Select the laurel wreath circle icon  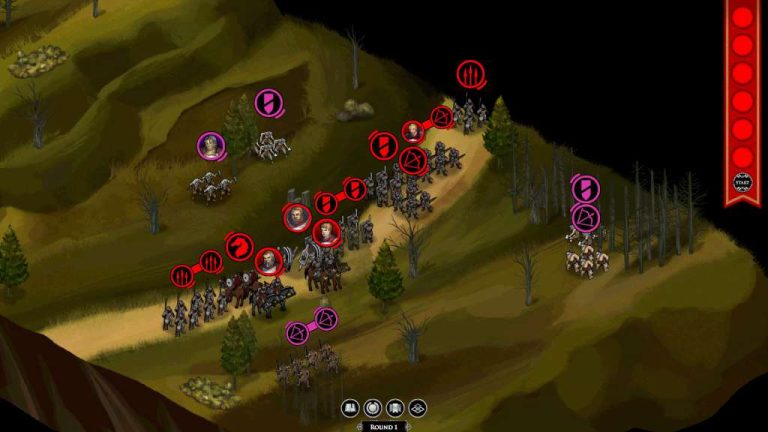point(373,408)
